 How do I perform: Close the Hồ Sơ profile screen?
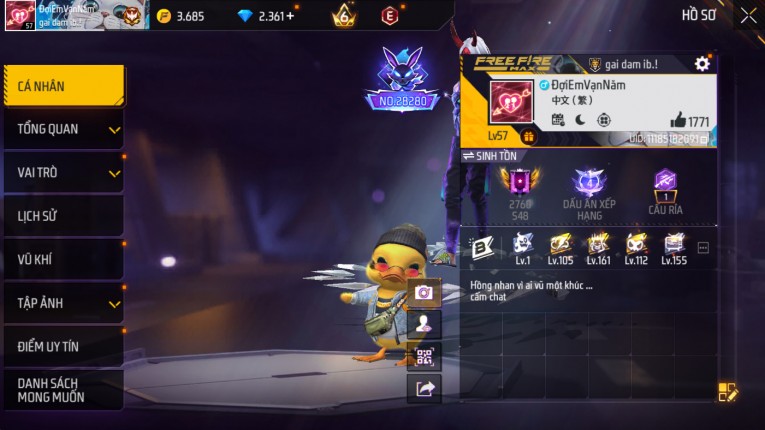[x=748, y=15]
